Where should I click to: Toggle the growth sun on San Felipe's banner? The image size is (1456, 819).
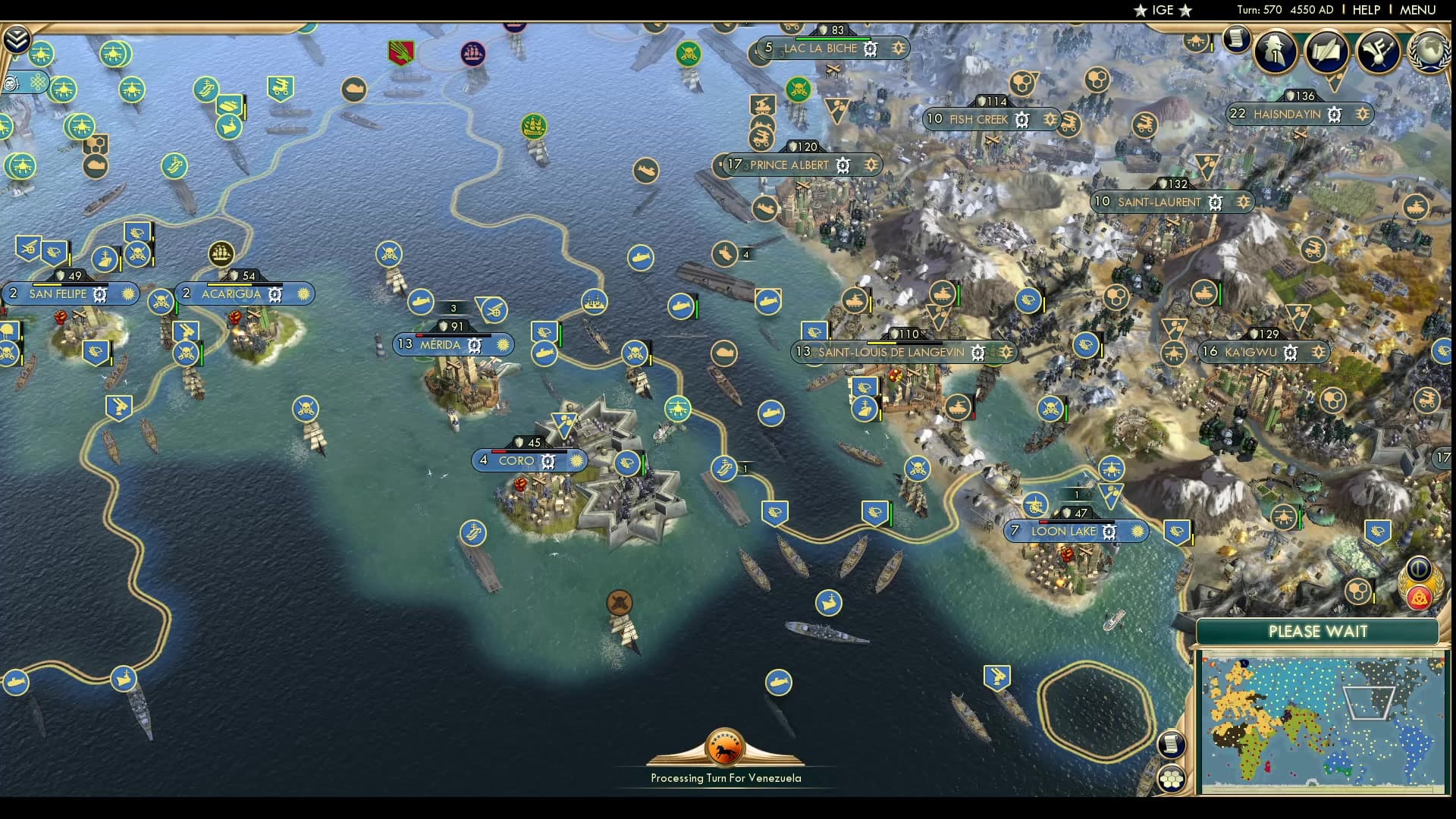tap(127, 293)
